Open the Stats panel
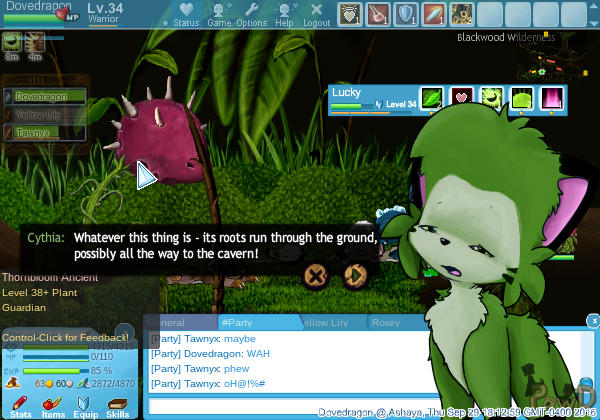The height and width of the screenshot is (420, 600). [x=20, y=404]
